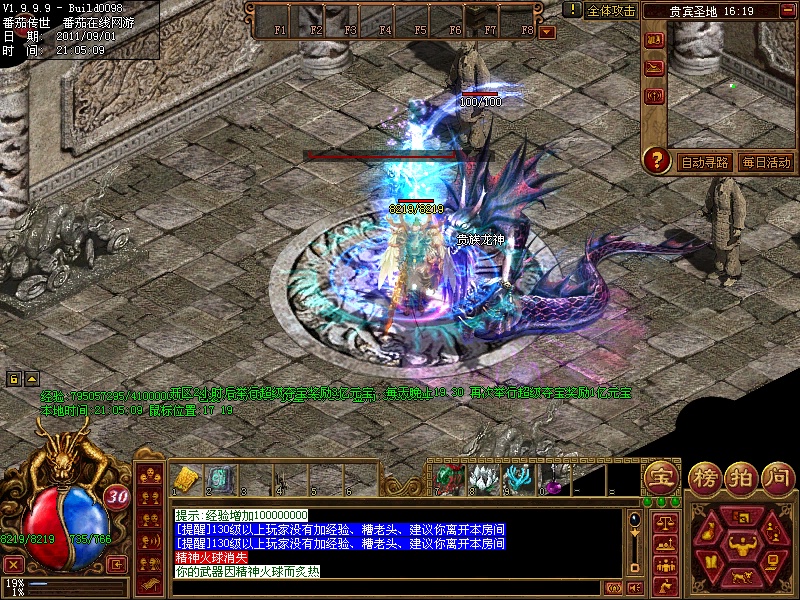The image size is (800, 600).
Task: Open the 宝 treasure shop button
Action: click(661, 476)
